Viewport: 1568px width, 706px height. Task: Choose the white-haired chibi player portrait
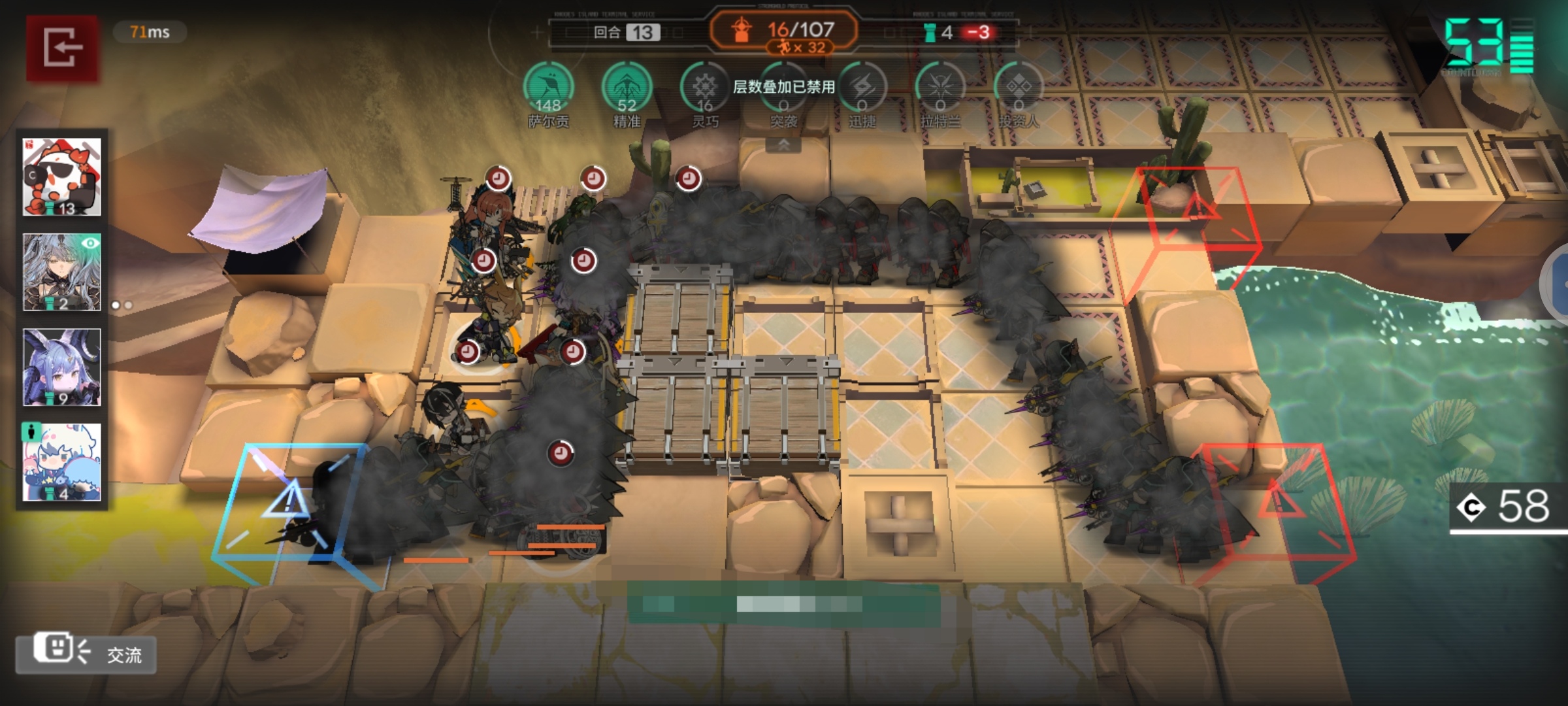[62, 462]
